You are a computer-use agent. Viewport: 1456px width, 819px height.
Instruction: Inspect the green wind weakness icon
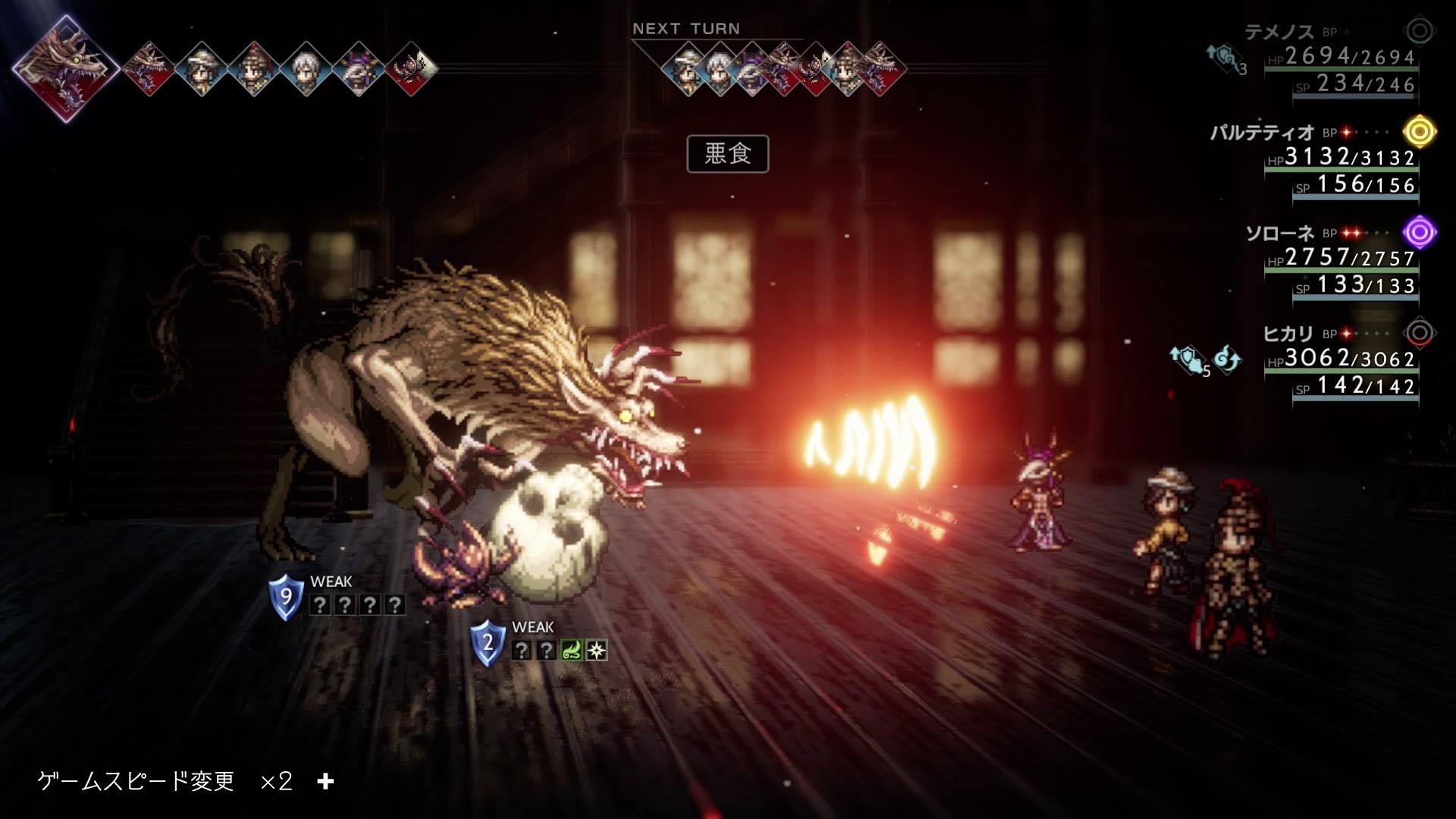pos(571,650)
